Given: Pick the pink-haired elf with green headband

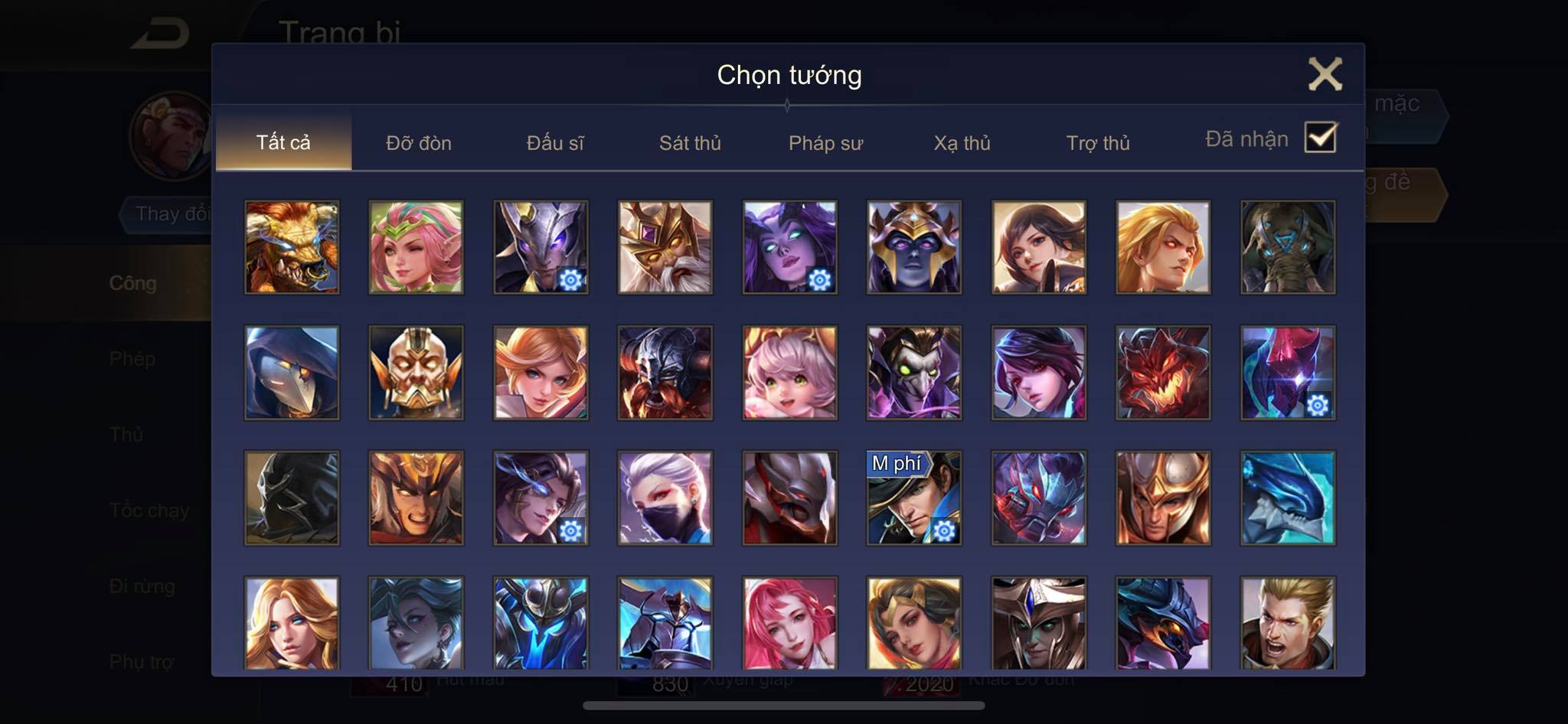Looking at the screenshot, I should (x=416, y=247).
